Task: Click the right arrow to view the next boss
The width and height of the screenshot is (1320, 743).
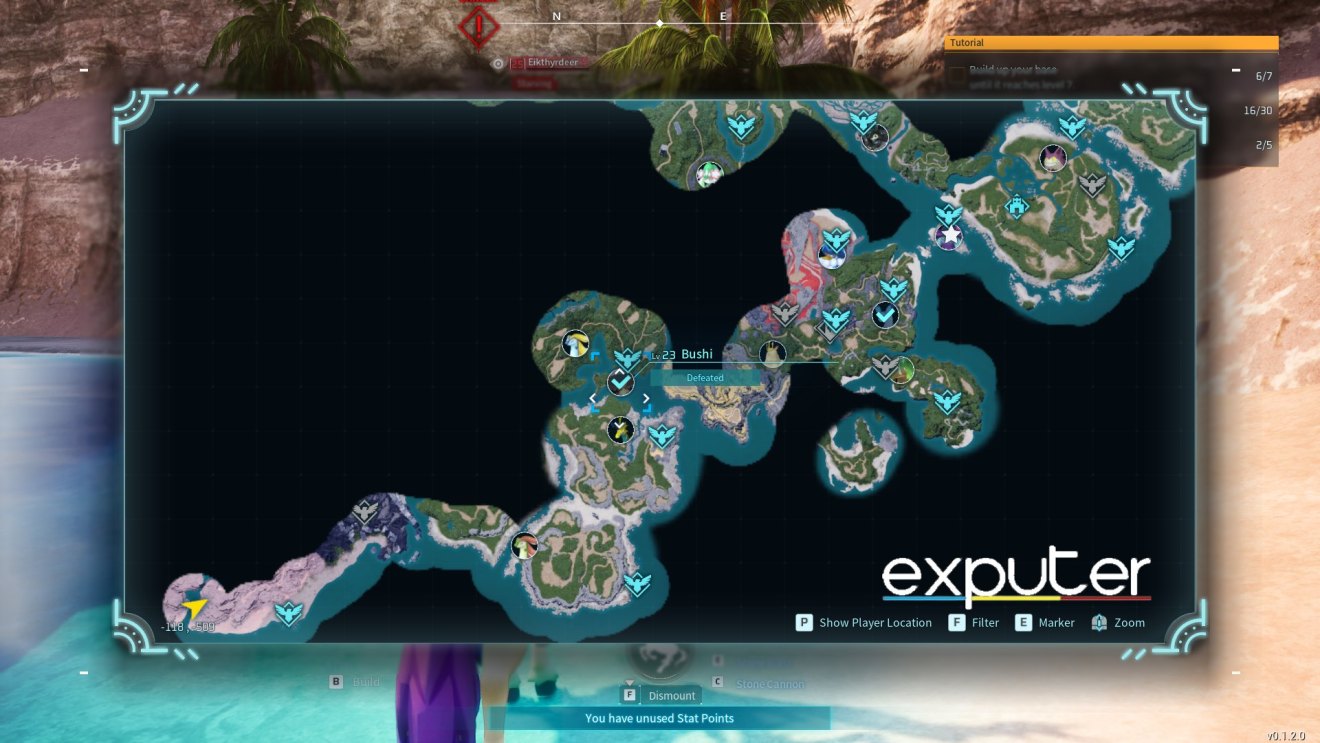Action: pyautogui.click(x=647, y=397)
